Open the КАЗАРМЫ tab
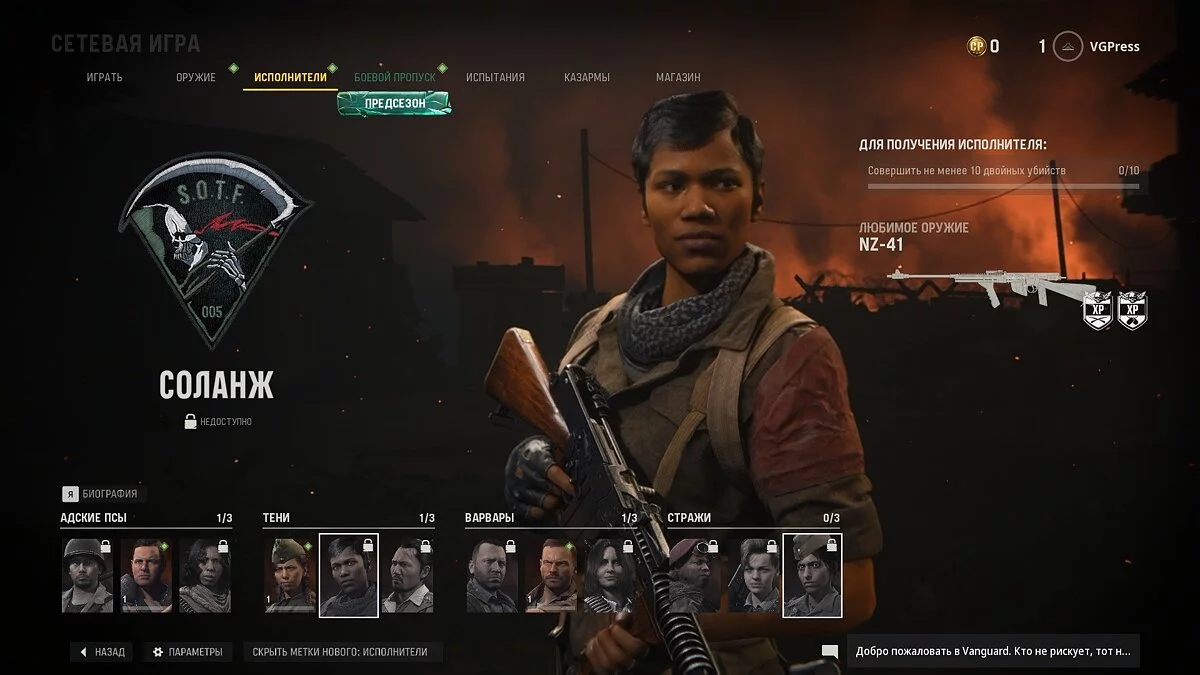 587,77
